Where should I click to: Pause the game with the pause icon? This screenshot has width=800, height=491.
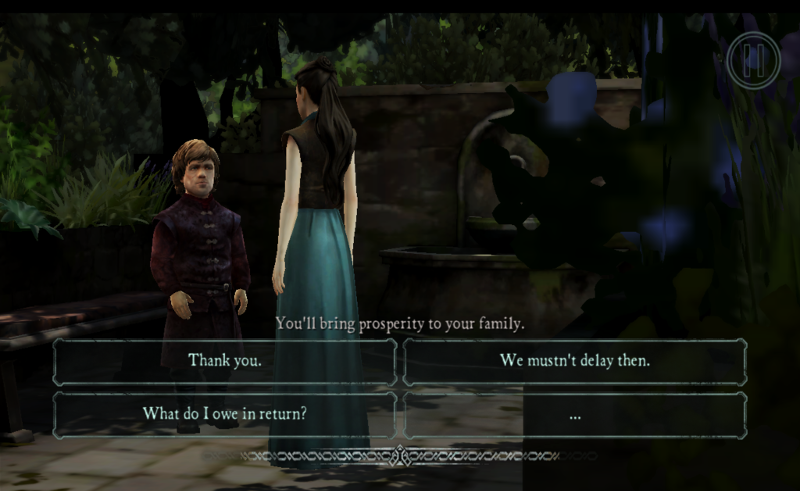(x=752, y=60)
